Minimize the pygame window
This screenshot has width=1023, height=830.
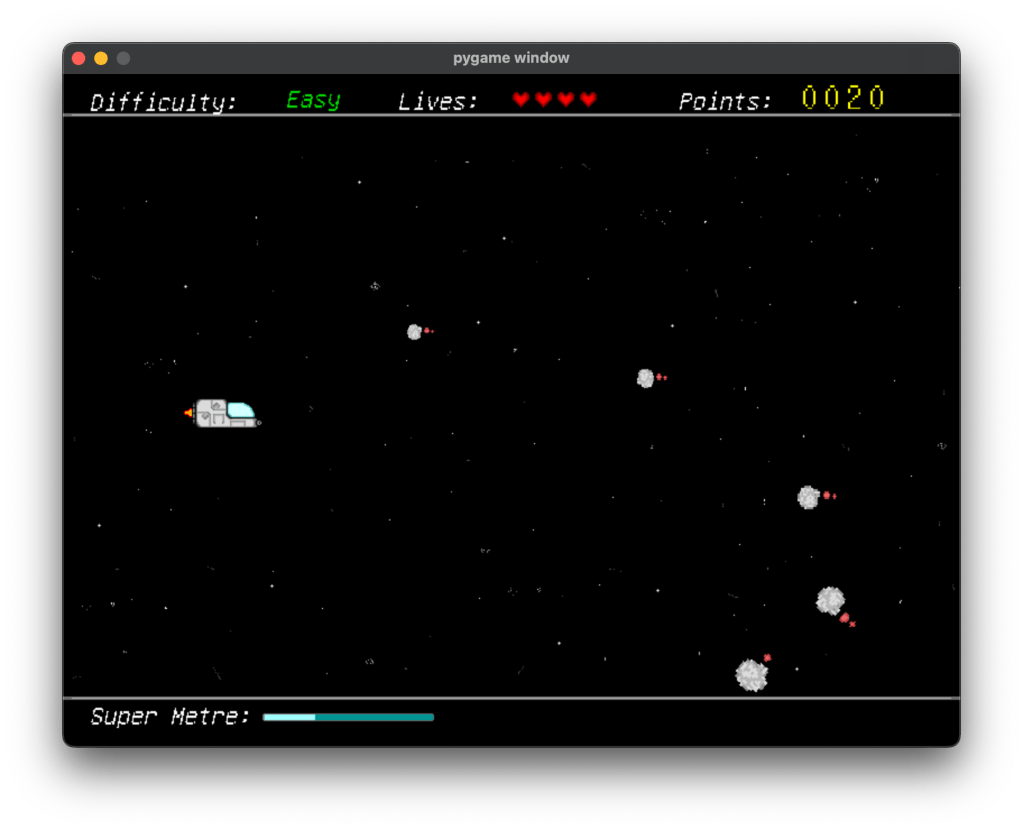pyautogui.click(x=101, y=59)
